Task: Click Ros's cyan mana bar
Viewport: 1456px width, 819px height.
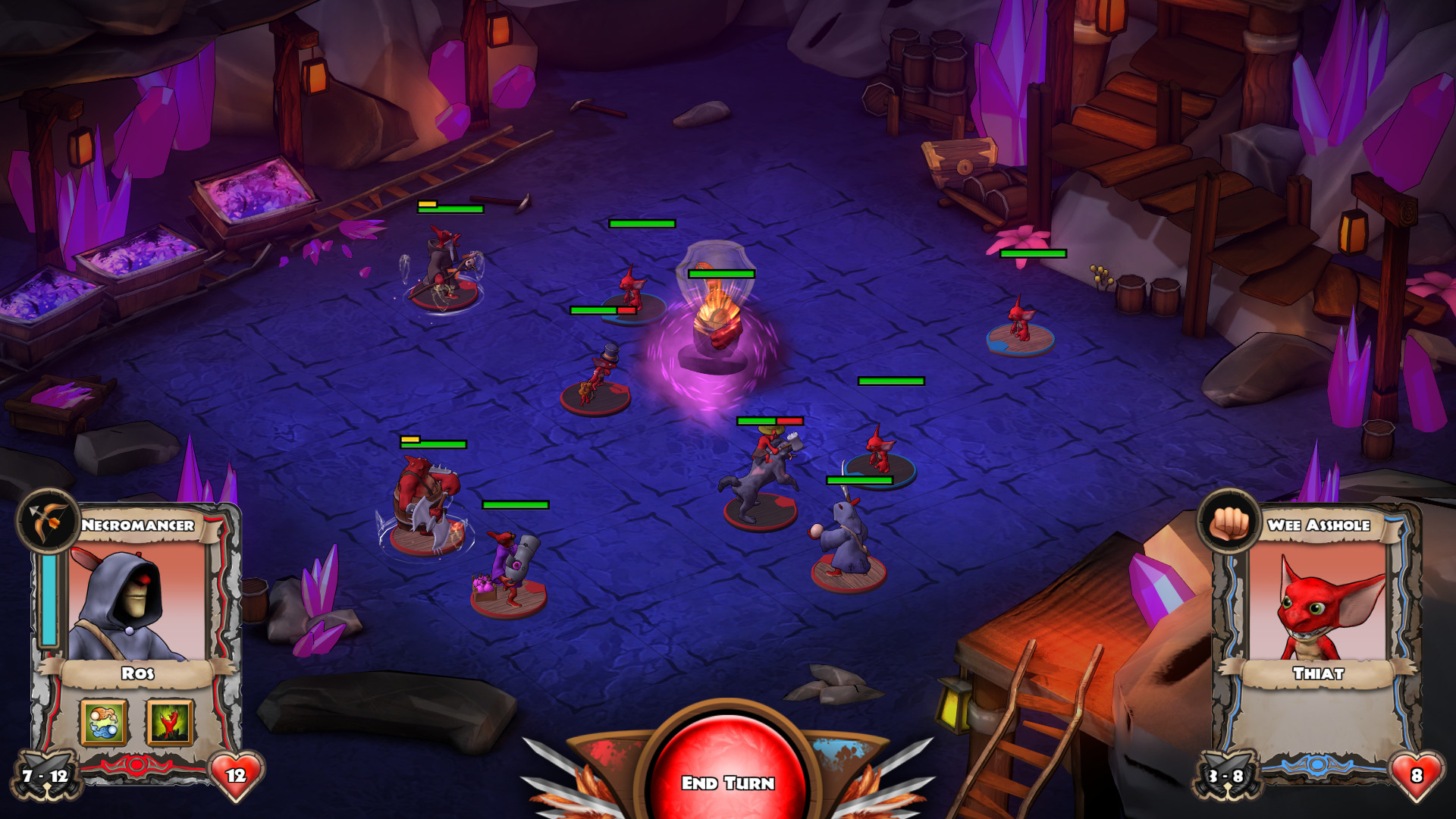Action: tap(48, 599)
